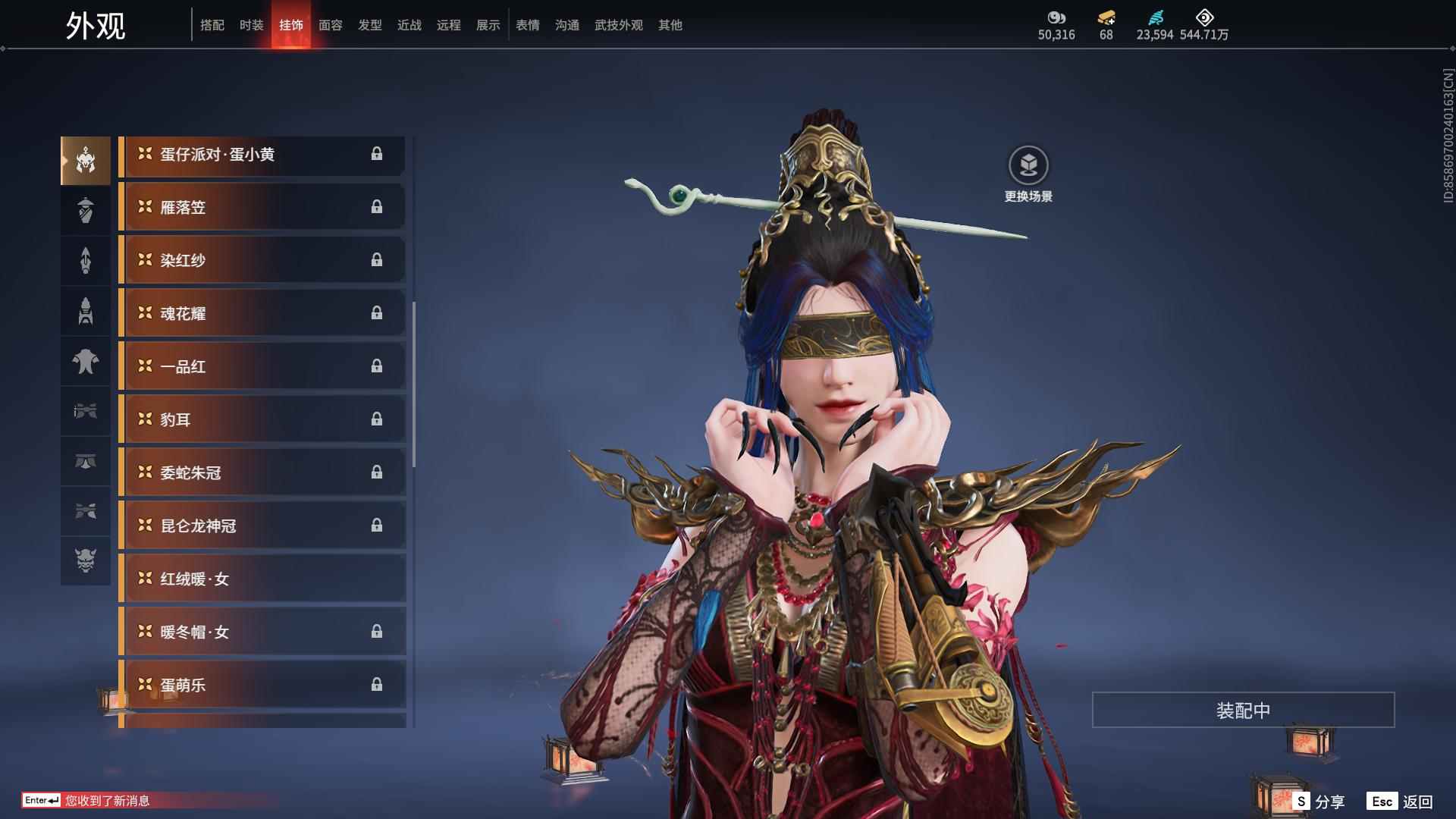Image resolution: width=1456 pixels, height=819 pixels.
Task: Click the lock icon on 雁落笠 item
Action: tap(378, 206)
